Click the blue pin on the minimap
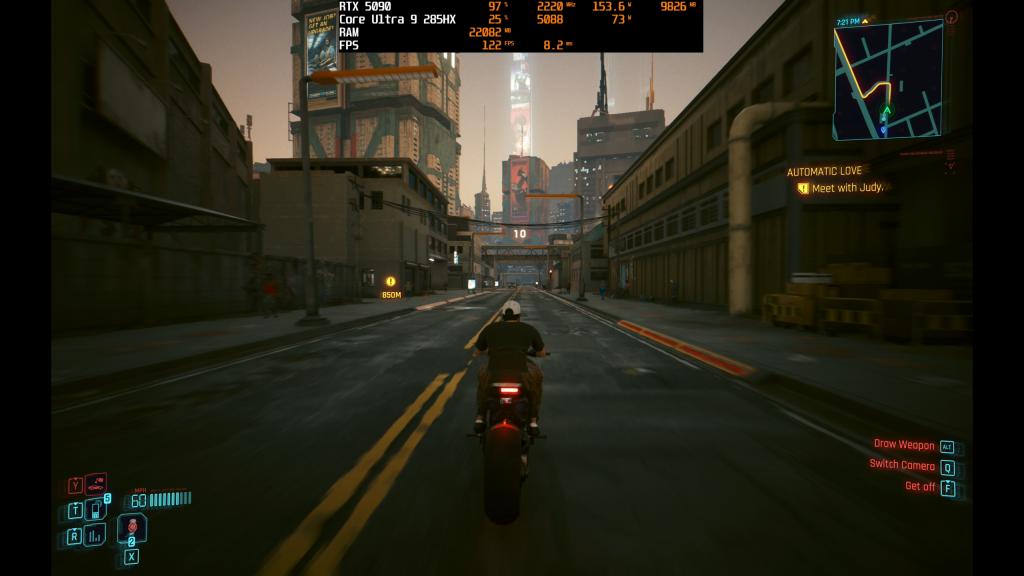This screenshot has height=576, width=1024. (883, 129)
